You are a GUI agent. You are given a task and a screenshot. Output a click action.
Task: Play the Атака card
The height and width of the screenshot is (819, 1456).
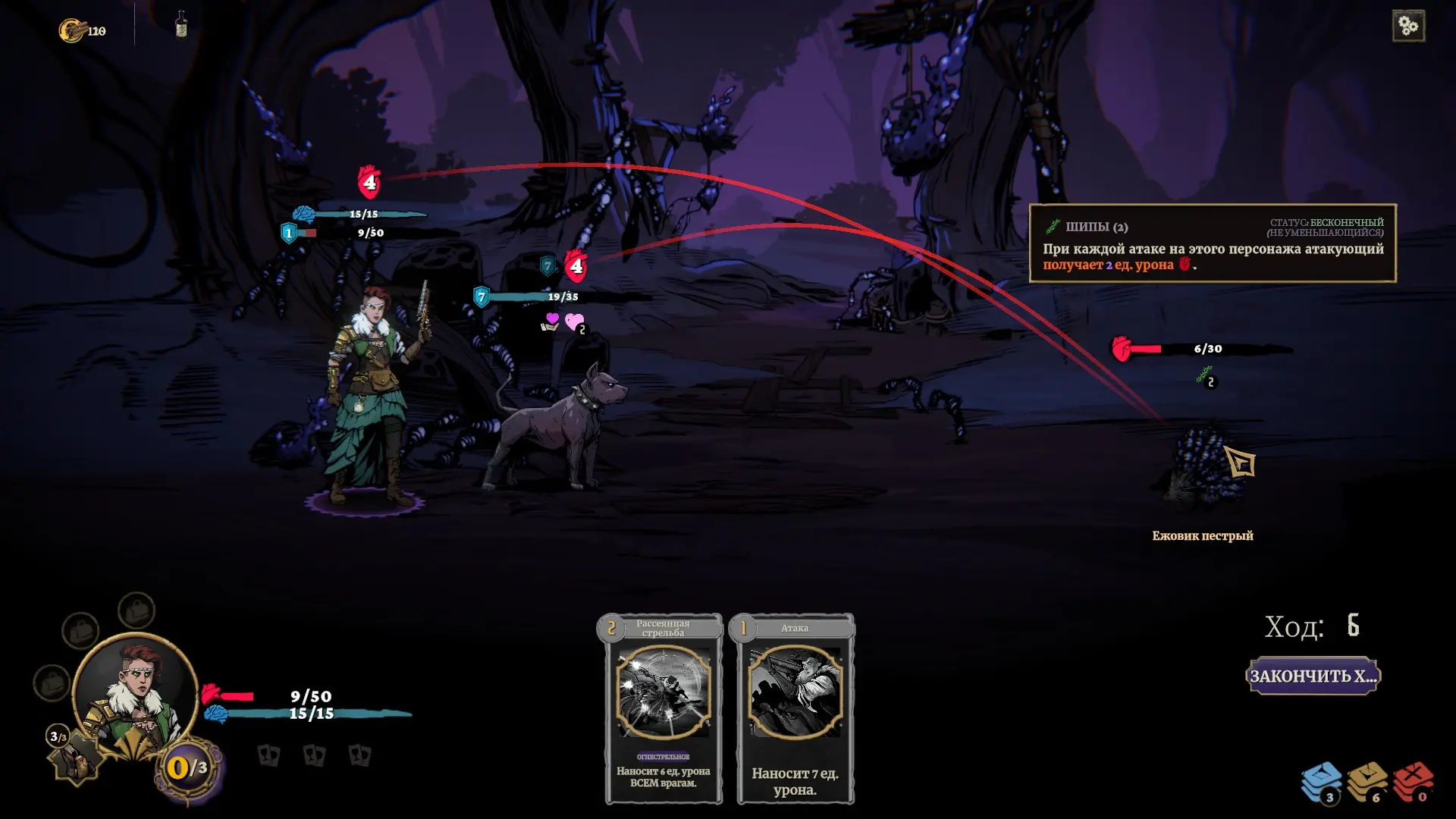795,708
